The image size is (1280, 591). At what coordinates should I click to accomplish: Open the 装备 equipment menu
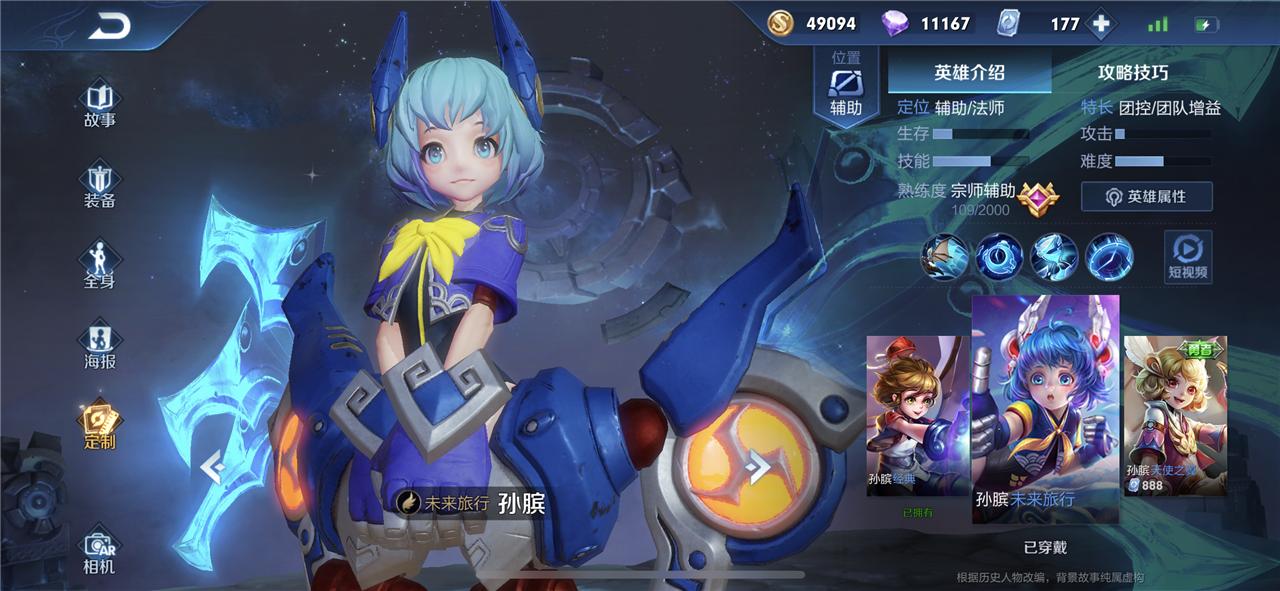coord(100,186)
